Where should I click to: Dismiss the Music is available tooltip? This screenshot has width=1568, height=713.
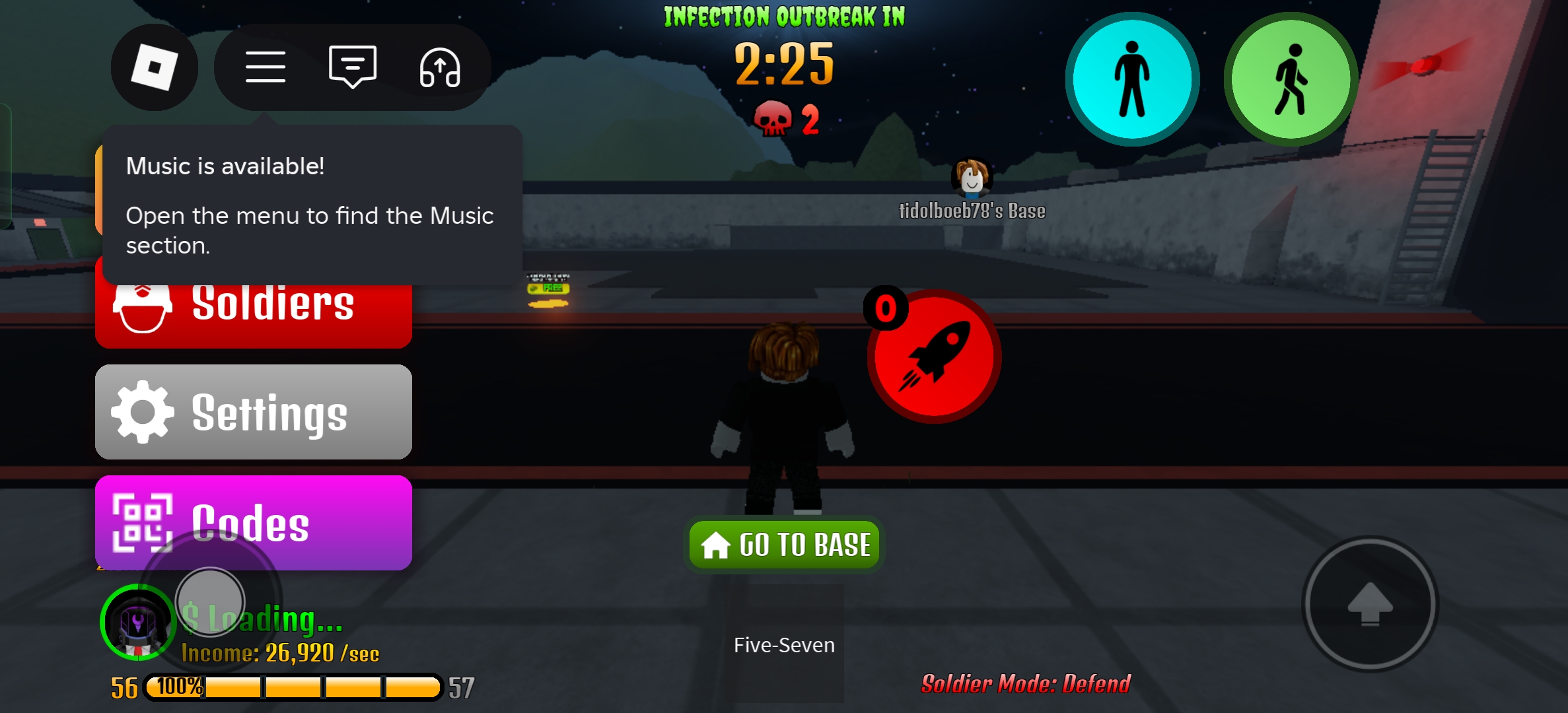[312, 205]
